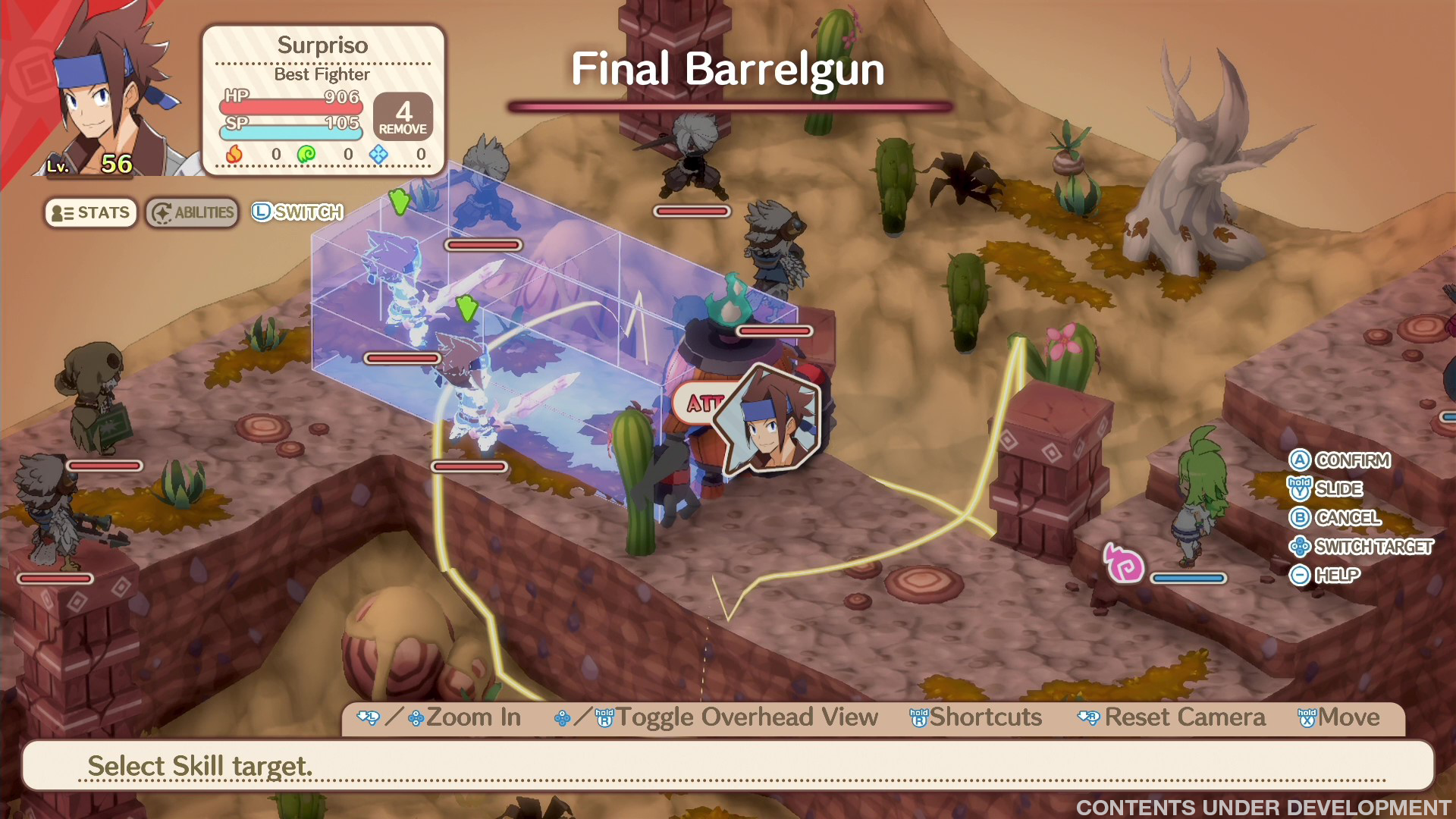
Task: Select CONFIRM on the right-side controls
Action: (1301, 460)
